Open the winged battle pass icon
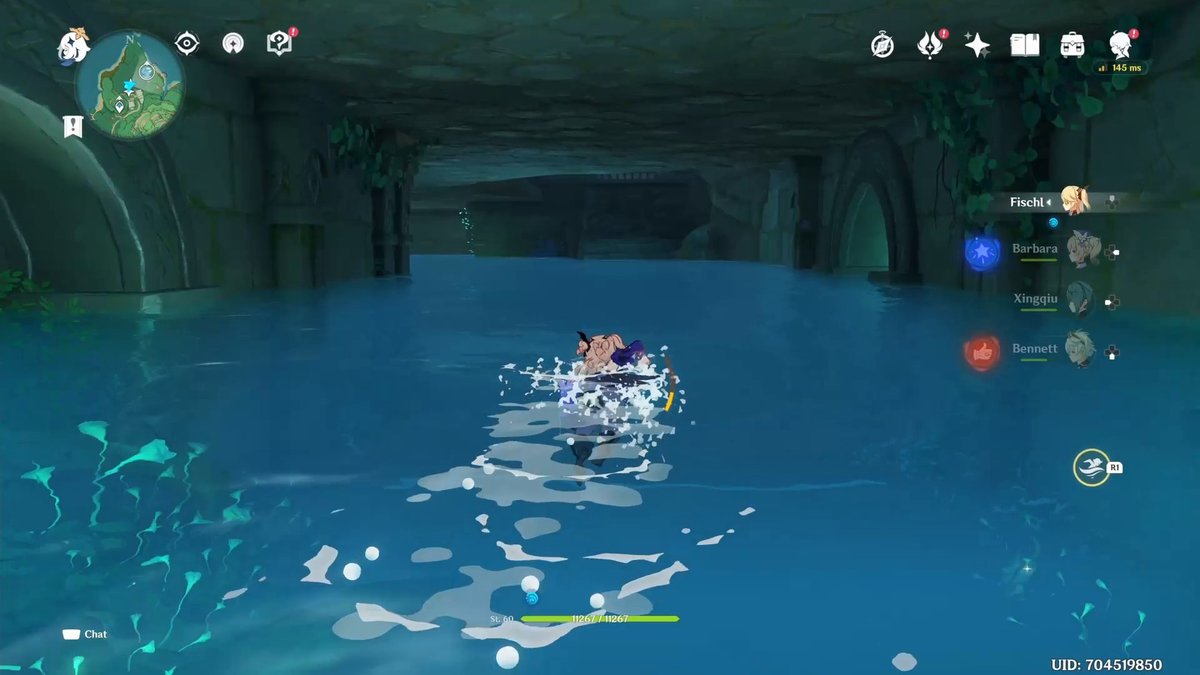The height and width of the screenshot is (675, 1200). [930, 45]
